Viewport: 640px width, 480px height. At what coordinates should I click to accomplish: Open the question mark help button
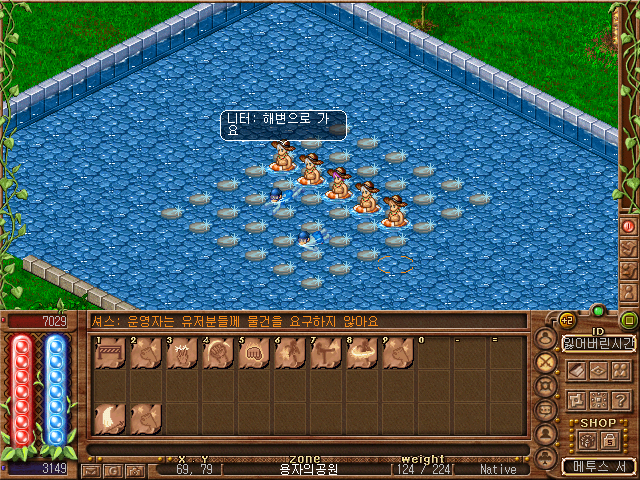point(620,400)
